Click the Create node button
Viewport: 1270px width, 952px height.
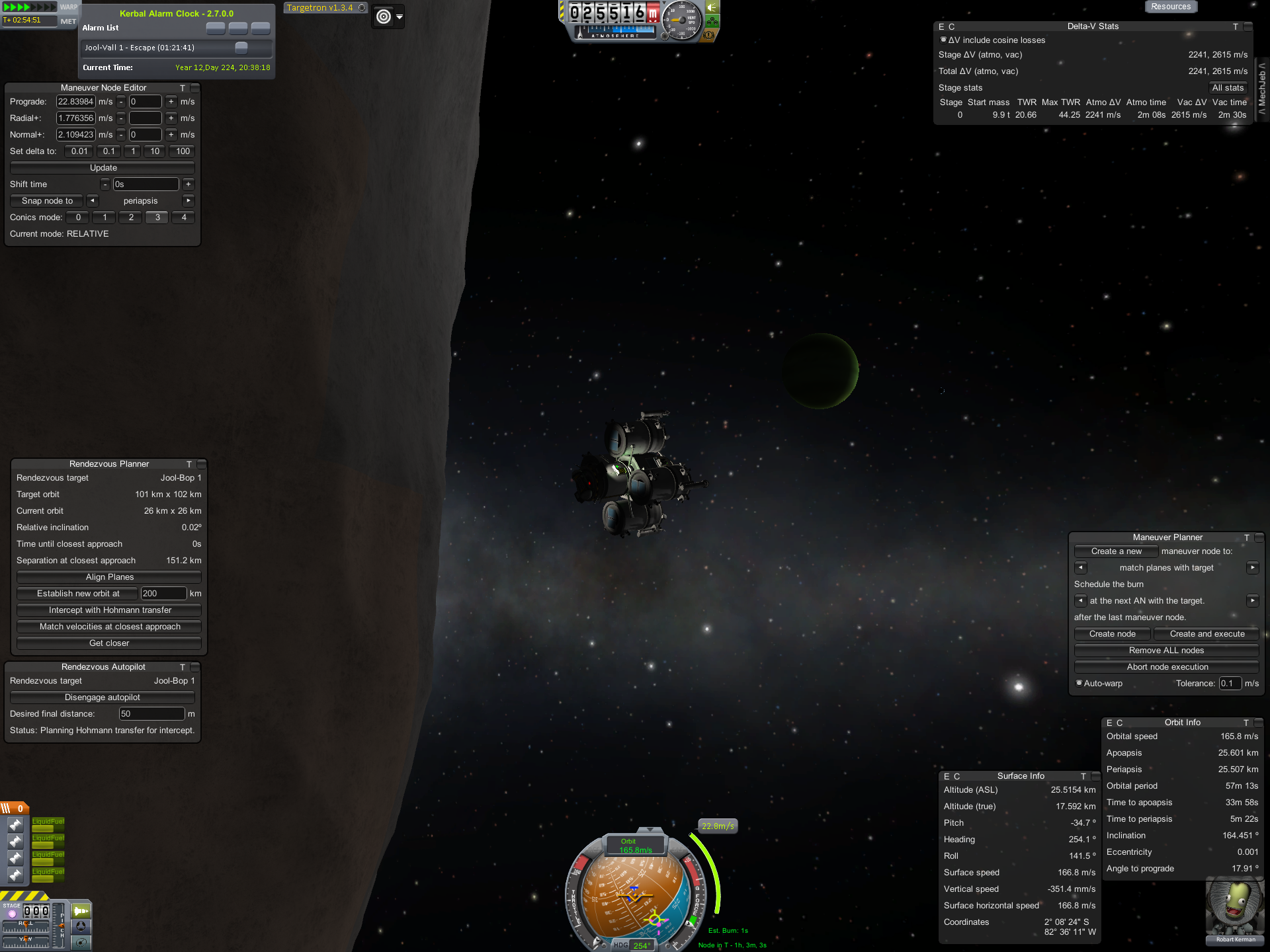click(1112, 634)
